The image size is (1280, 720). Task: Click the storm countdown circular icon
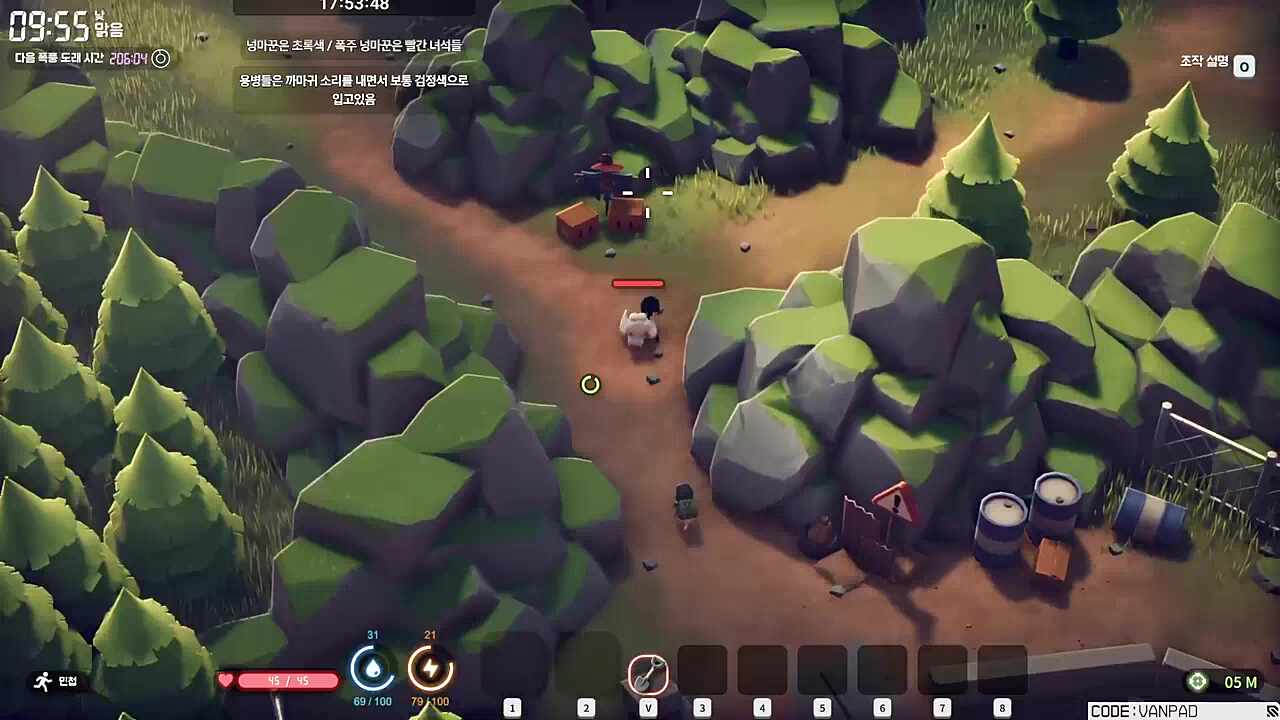[160, 59]
